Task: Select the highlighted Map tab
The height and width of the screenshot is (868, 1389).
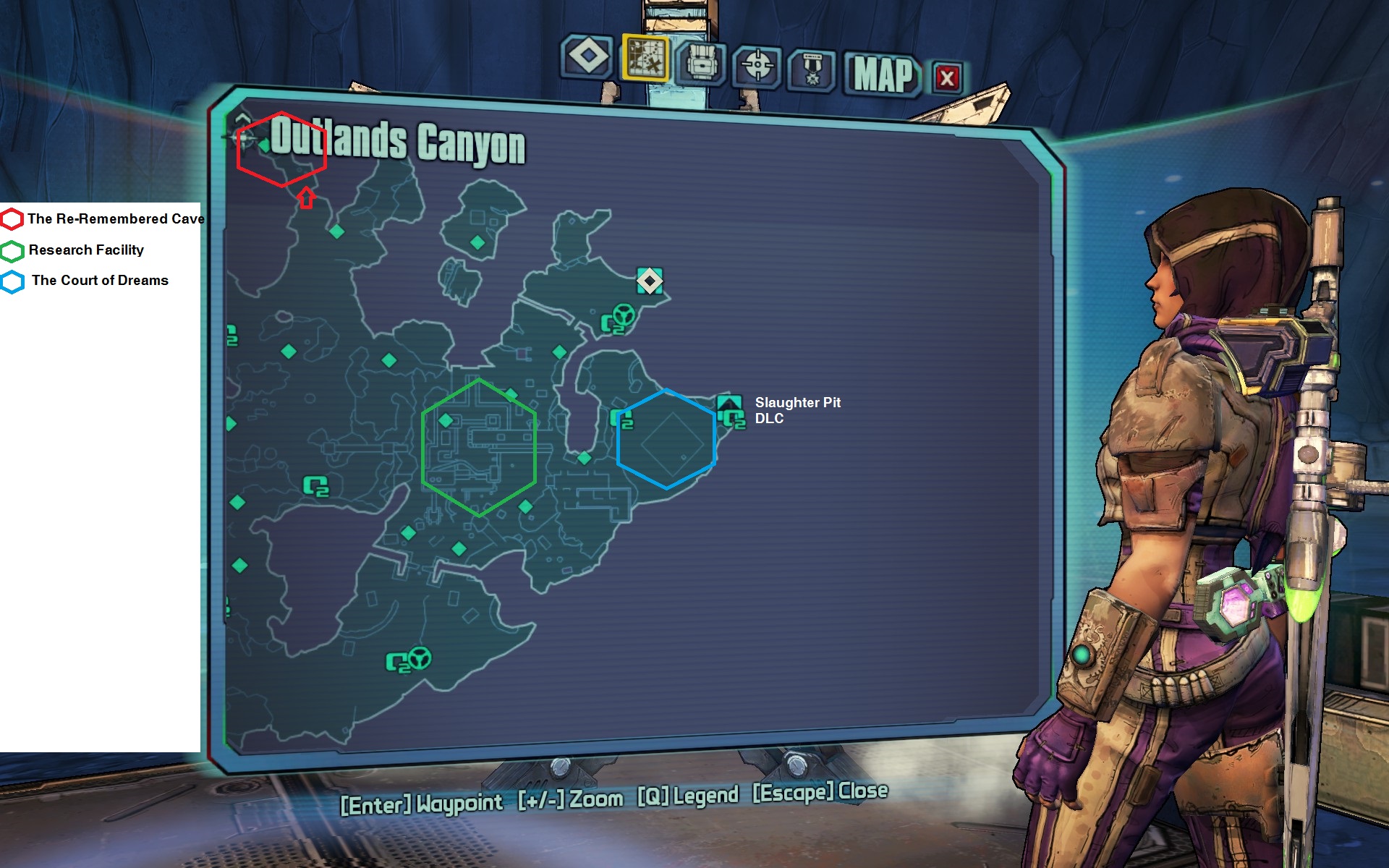Action: pos(645,58)
